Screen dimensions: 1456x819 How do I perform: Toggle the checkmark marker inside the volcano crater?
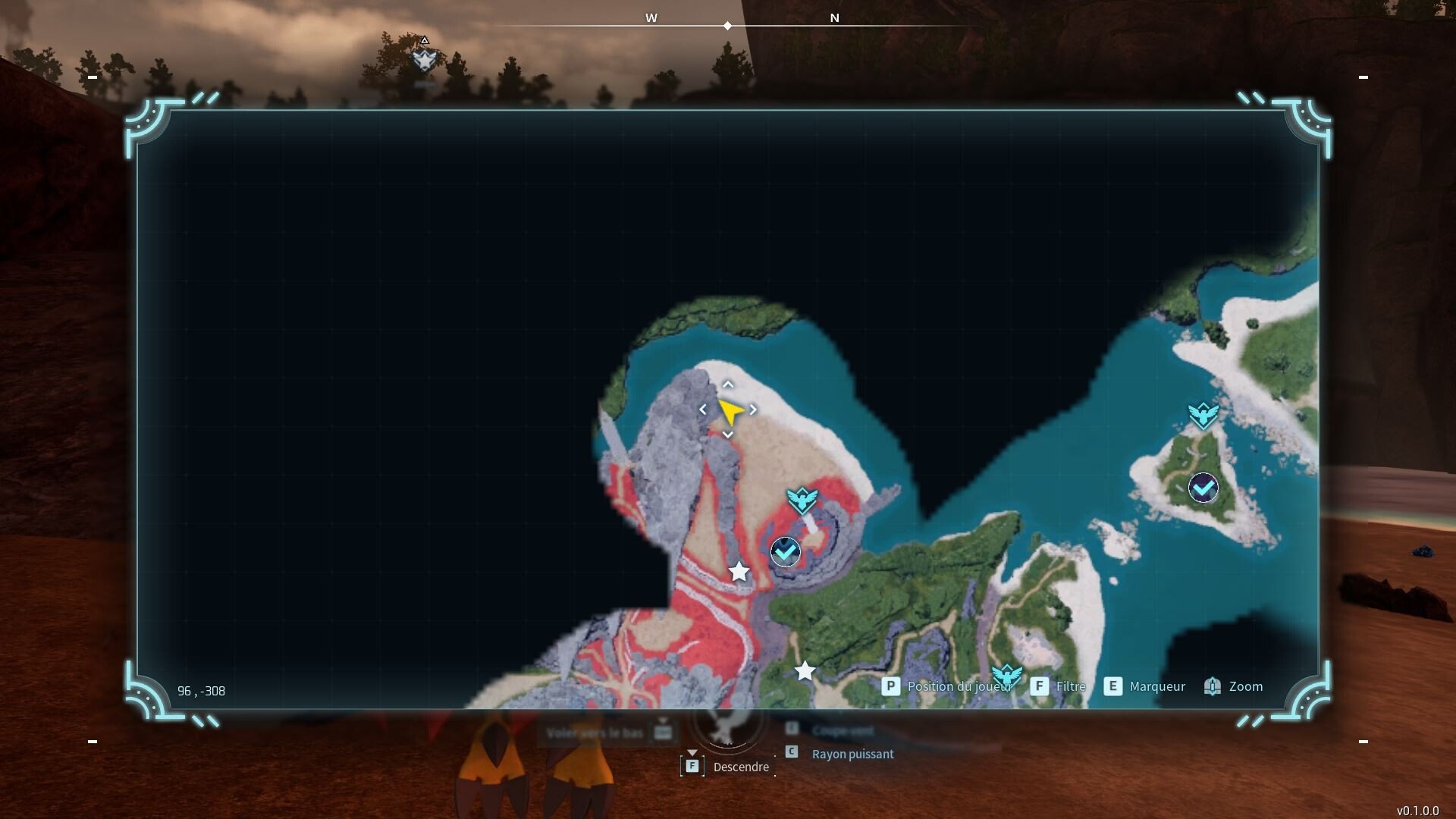tap(786, 552)
